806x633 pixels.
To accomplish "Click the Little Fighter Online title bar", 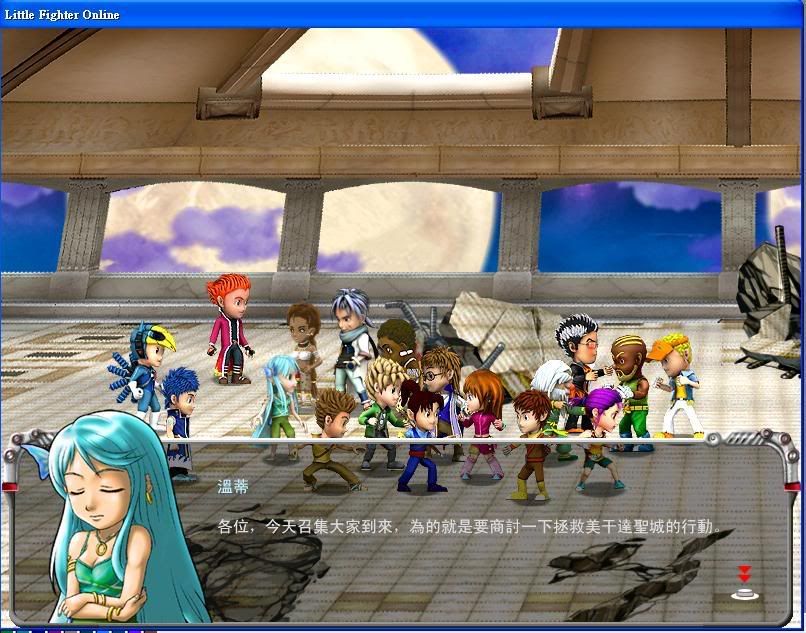I will (x=400, y=14).
